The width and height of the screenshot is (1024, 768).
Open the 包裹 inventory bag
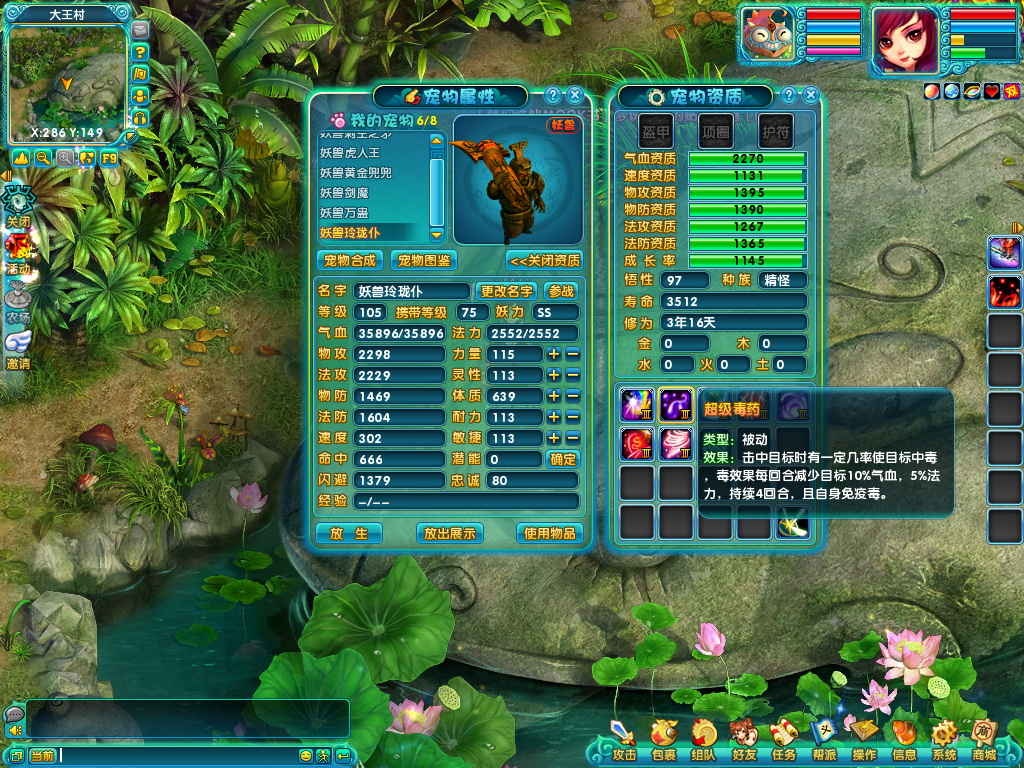(663, 740)
